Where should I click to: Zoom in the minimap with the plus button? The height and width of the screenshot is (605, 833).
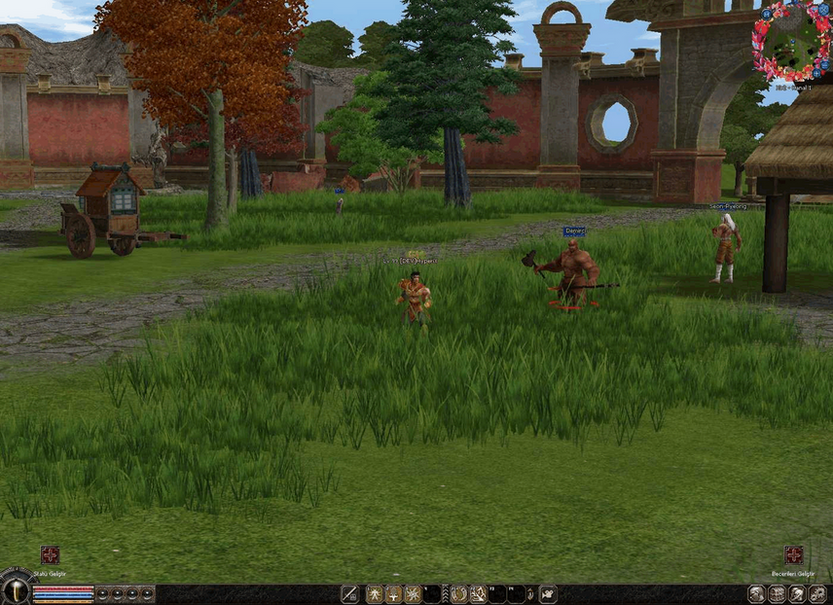click(817, 73)
